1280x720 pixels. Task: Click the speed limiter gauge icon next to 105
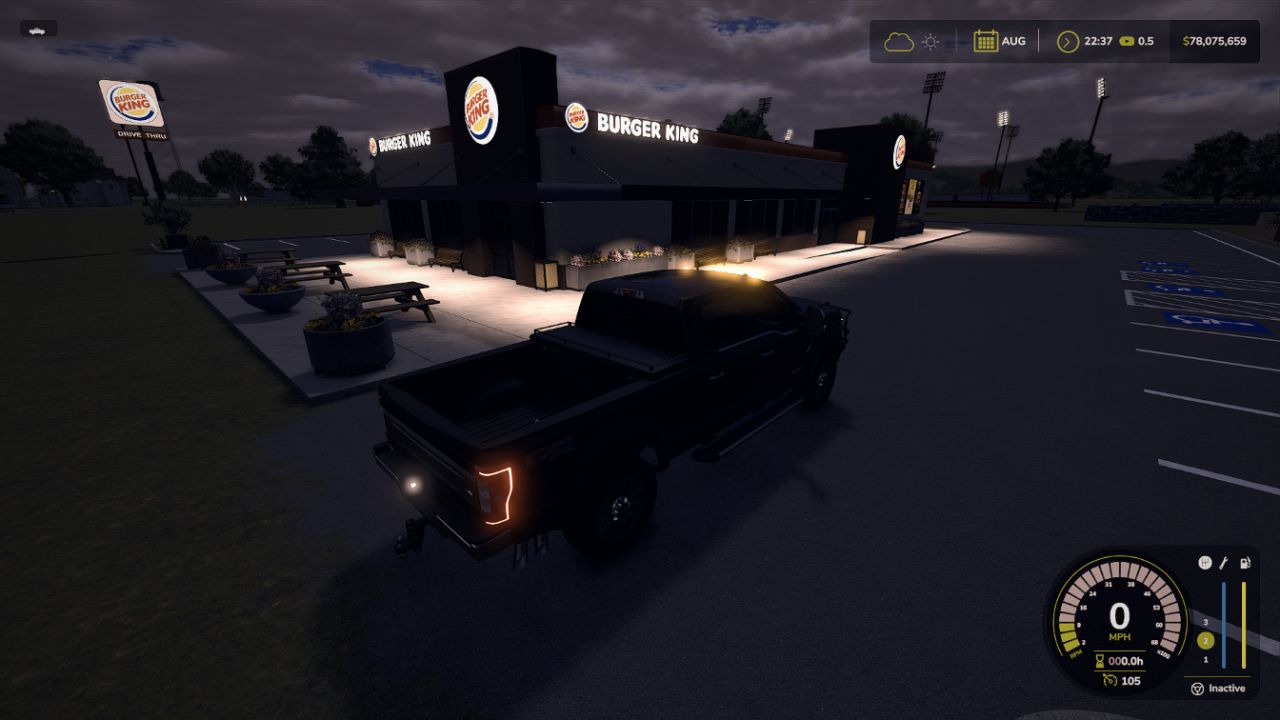tap(1109, 680)
